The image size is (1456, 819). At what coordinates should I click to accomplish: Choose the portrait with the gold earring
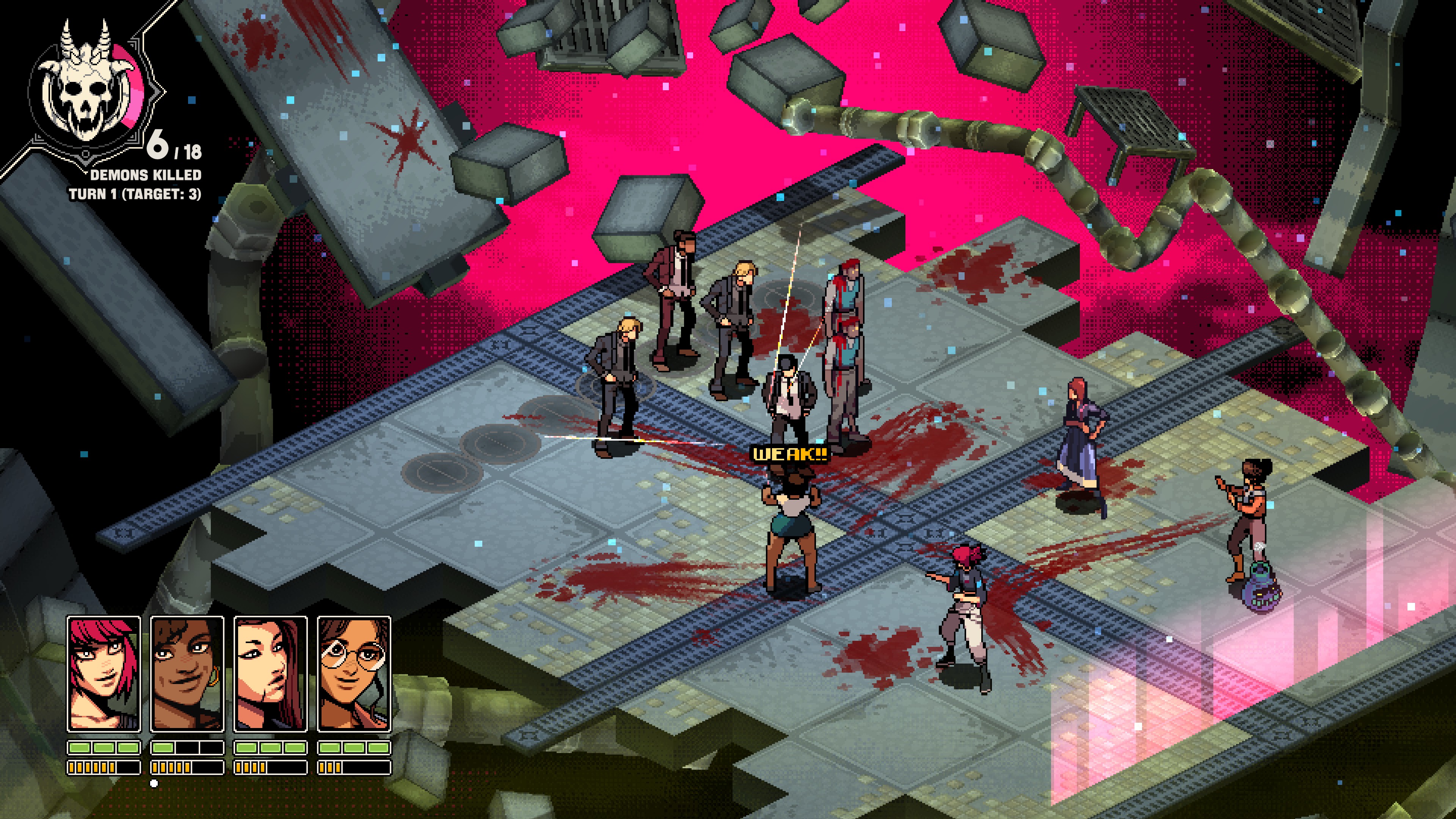187,673
